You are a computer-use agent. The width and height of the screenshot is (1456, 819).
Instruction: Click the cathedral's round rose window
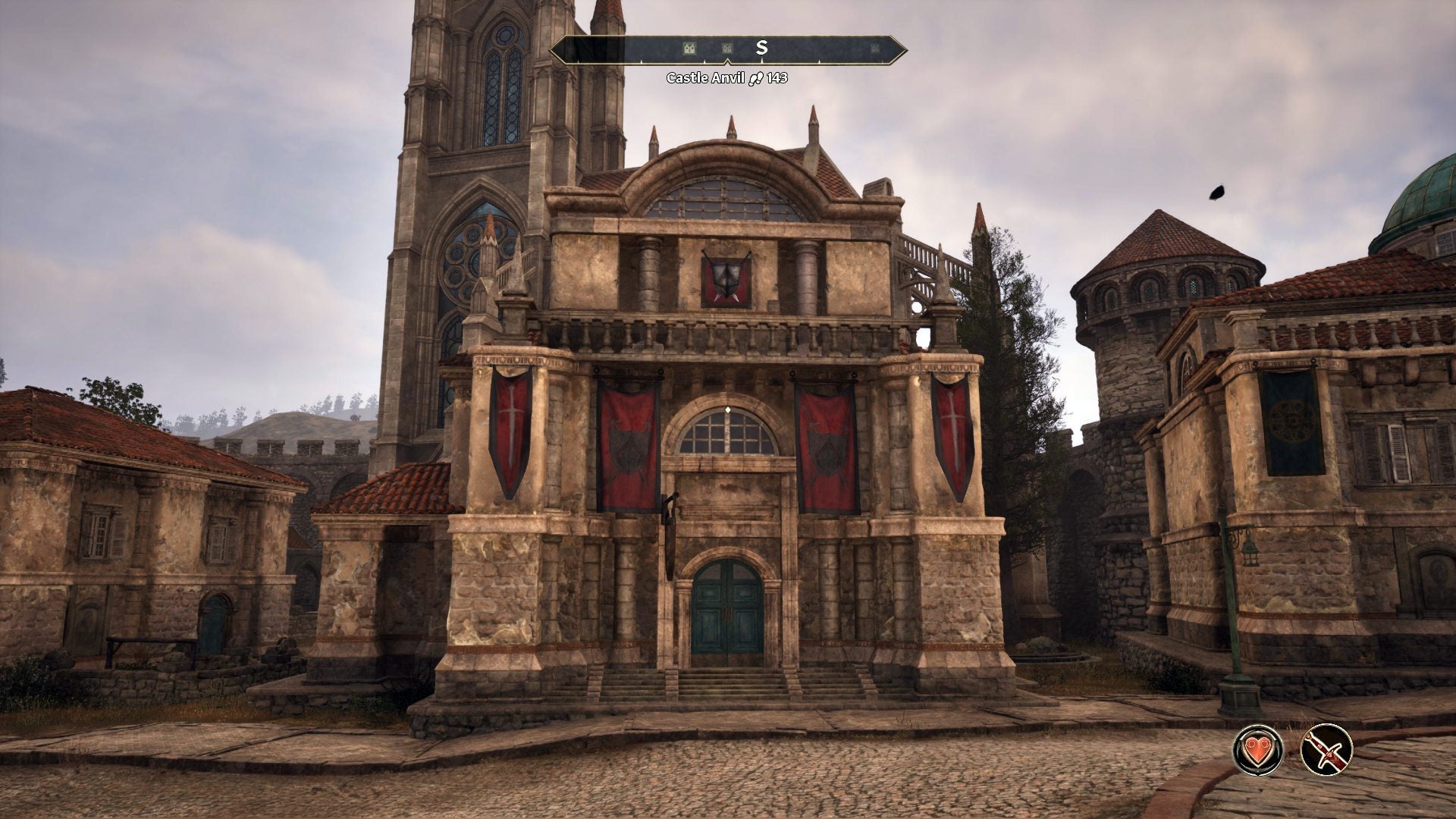474,262
